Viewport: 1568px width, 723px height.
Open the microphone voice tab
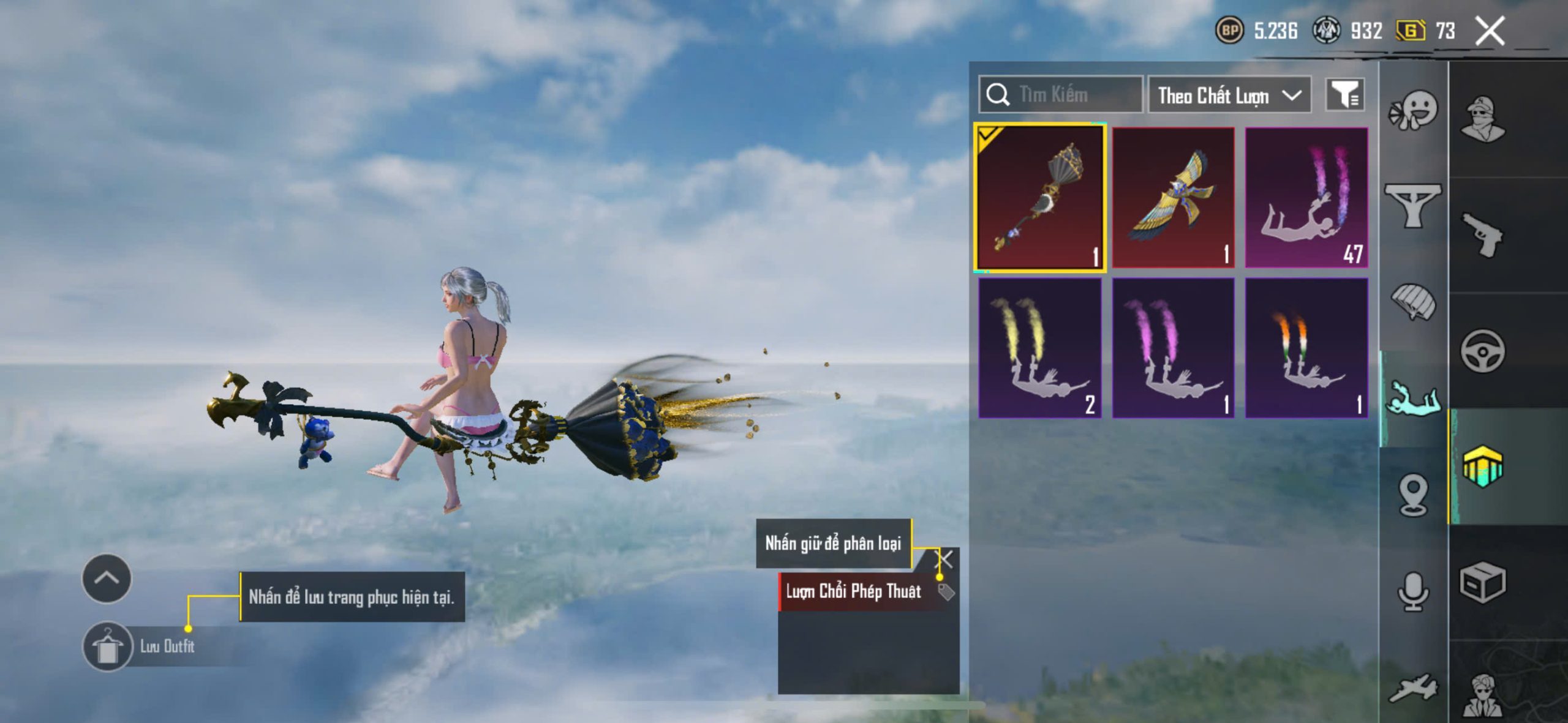click(1413, 591)
